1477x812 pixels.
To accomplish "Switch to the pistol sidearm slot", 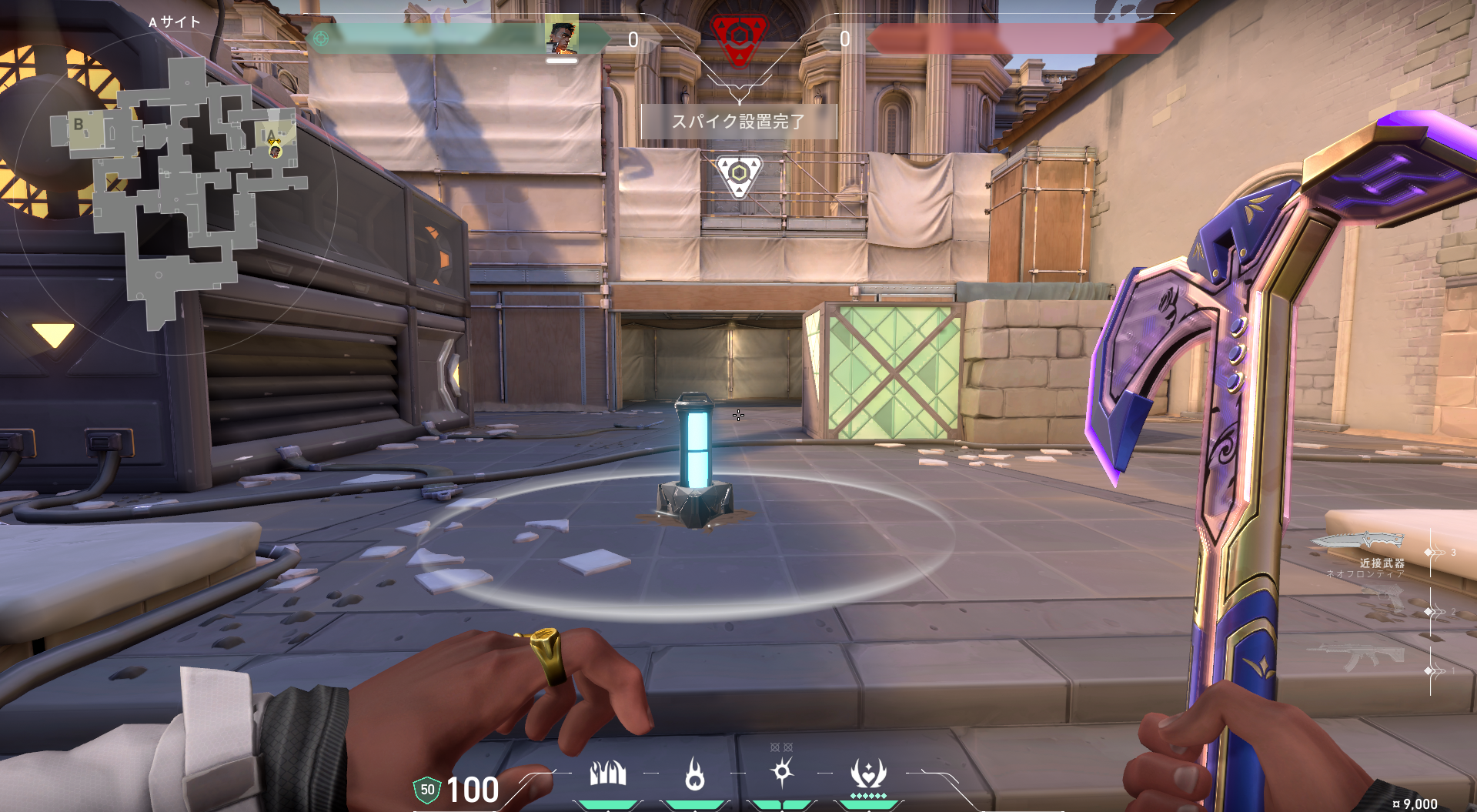I will point(1383,598).
